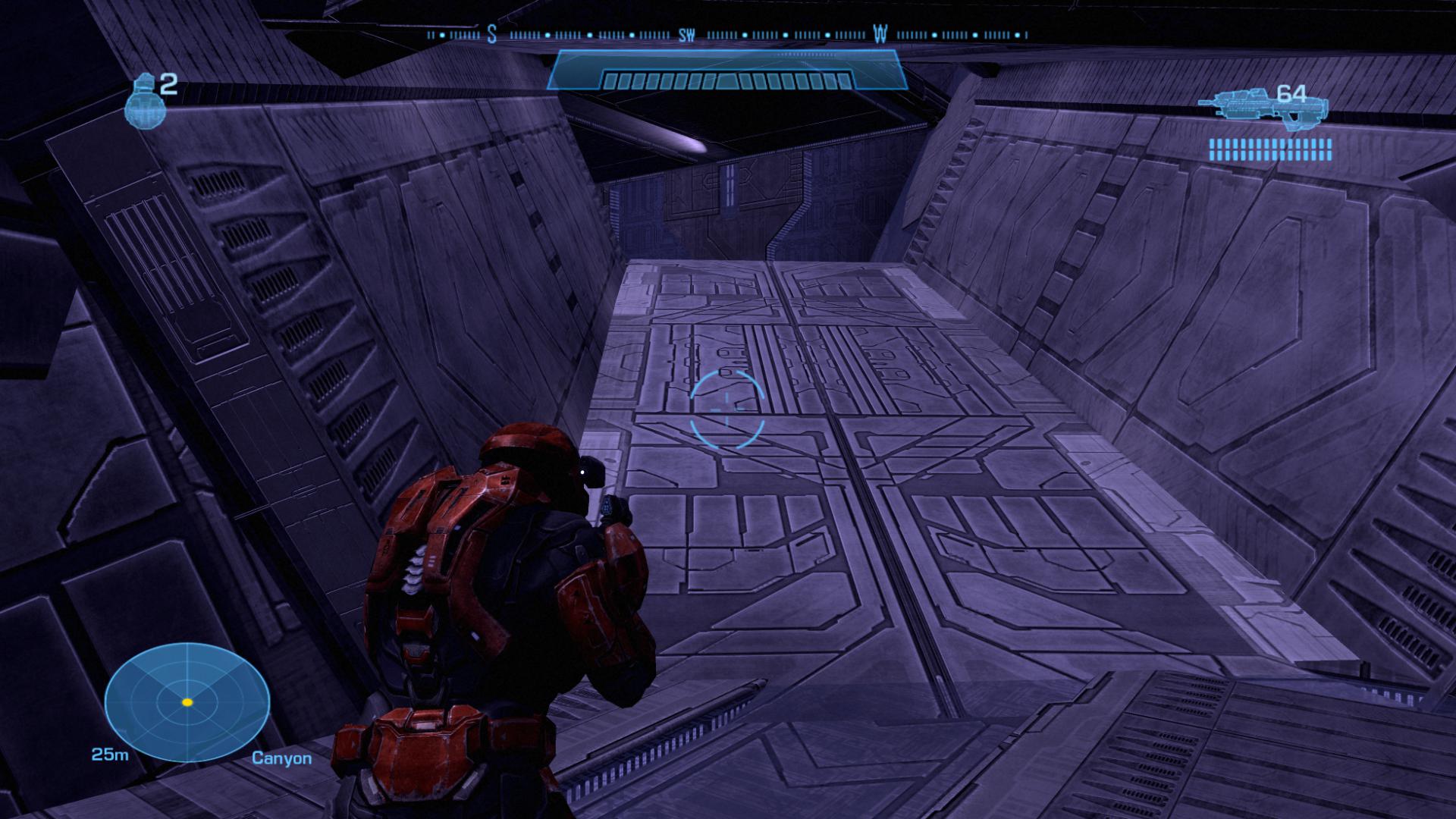Click the frag grenade icon
1456x819 pixels.
[143, 103]
